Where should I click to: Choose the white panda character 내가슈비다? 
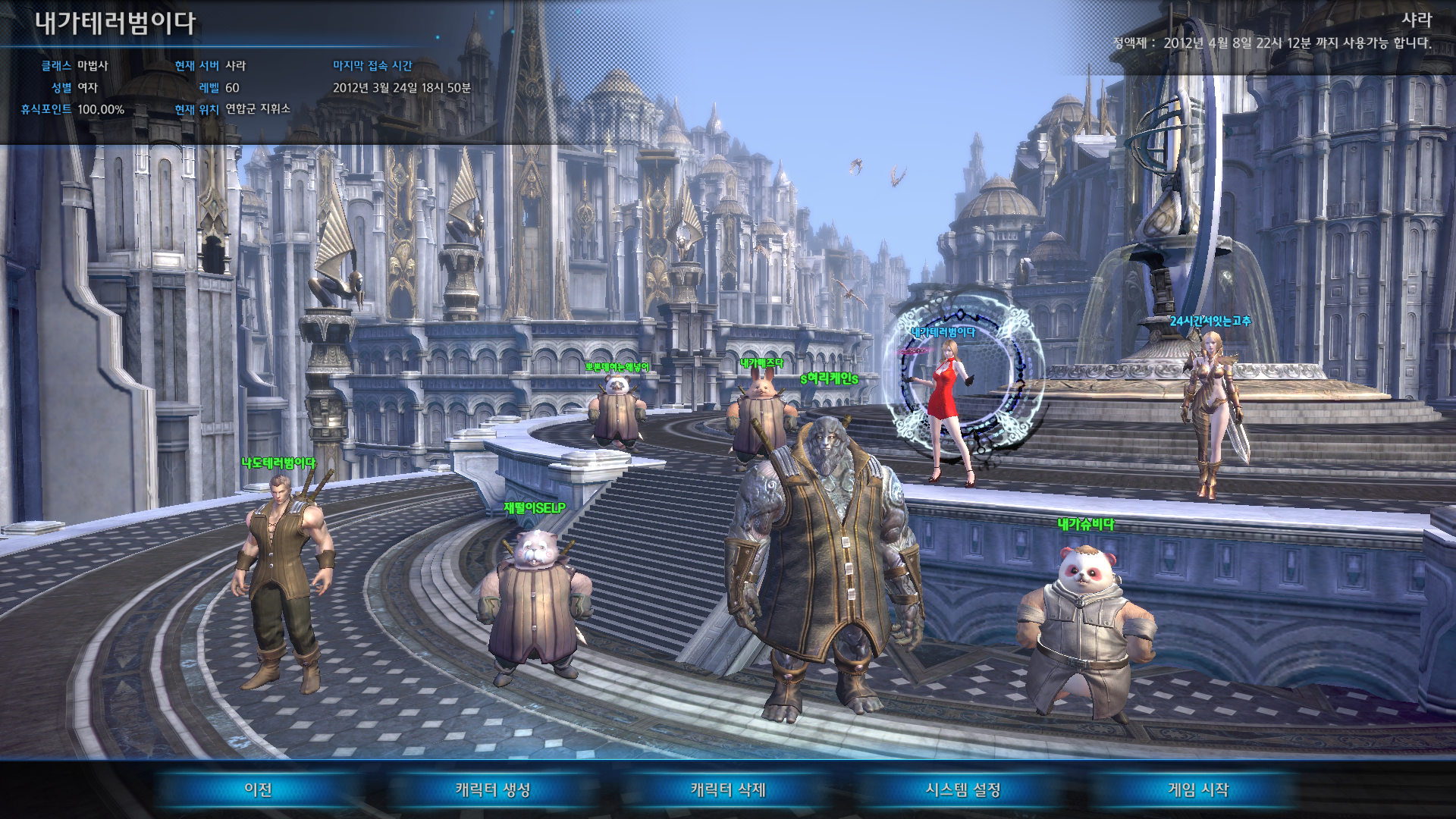click(1086, 629)
